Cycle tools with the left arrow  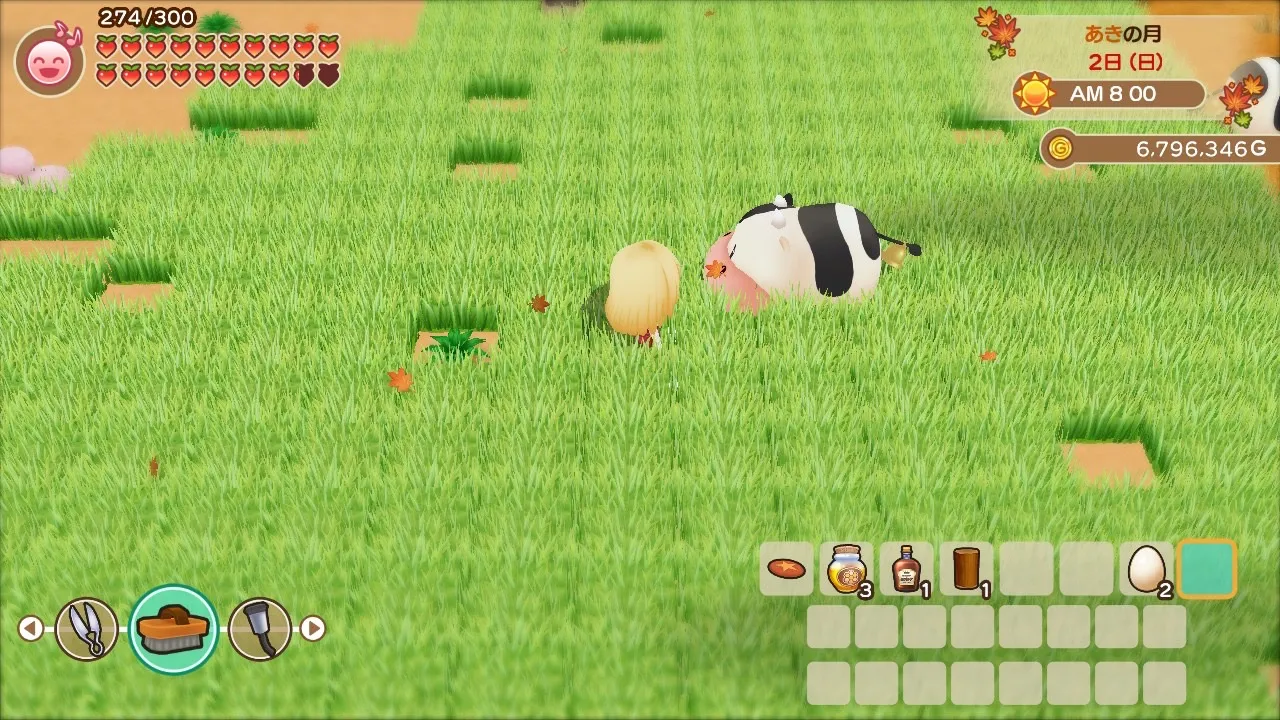(x=31, y=629)
